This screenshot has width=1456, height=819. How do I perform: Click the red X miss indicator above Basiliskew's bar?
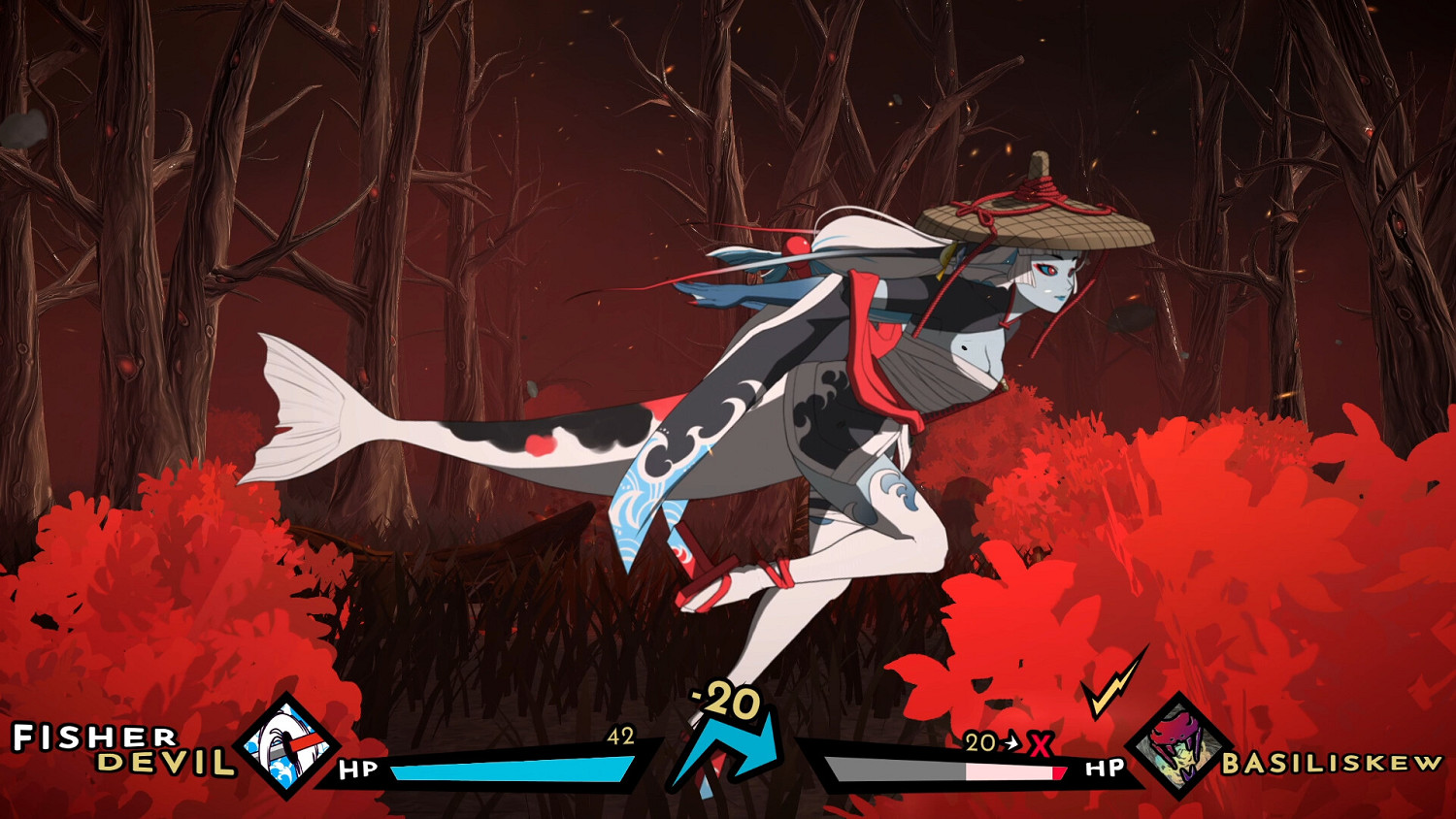(x=1041, y=743)
